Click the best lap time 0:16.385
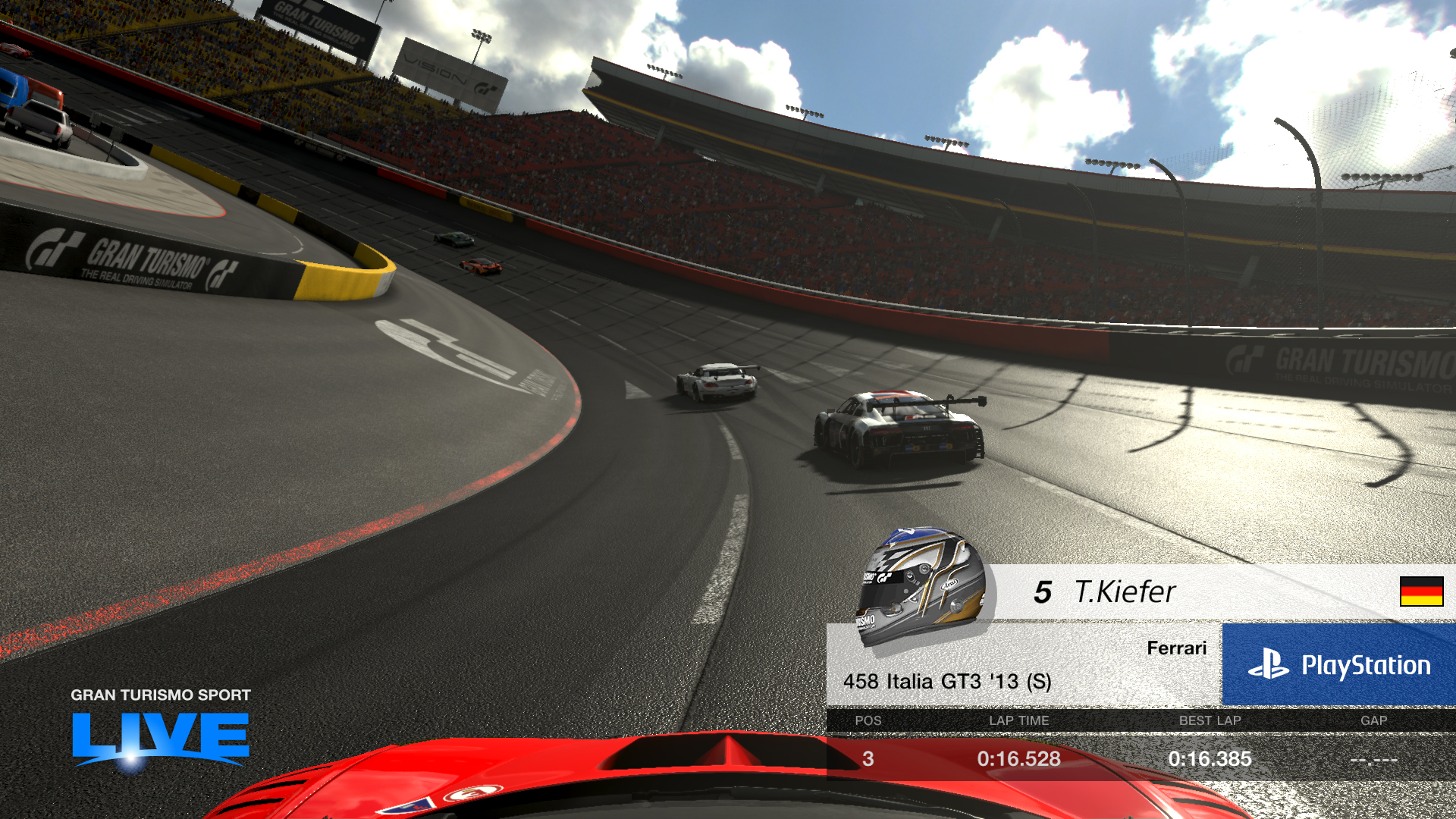 coord(1211,758)
